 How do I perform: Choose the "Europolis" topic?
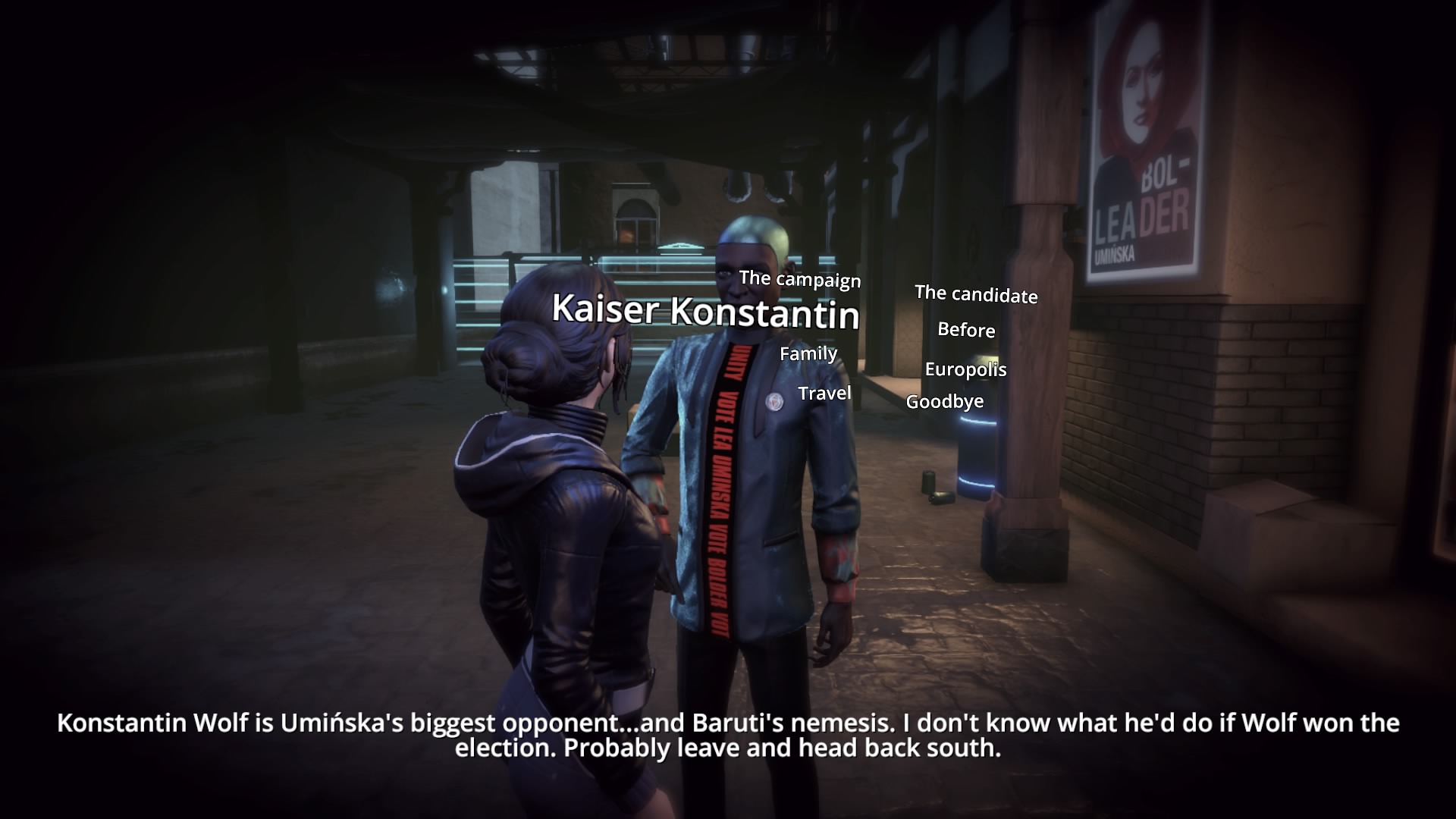965,369
